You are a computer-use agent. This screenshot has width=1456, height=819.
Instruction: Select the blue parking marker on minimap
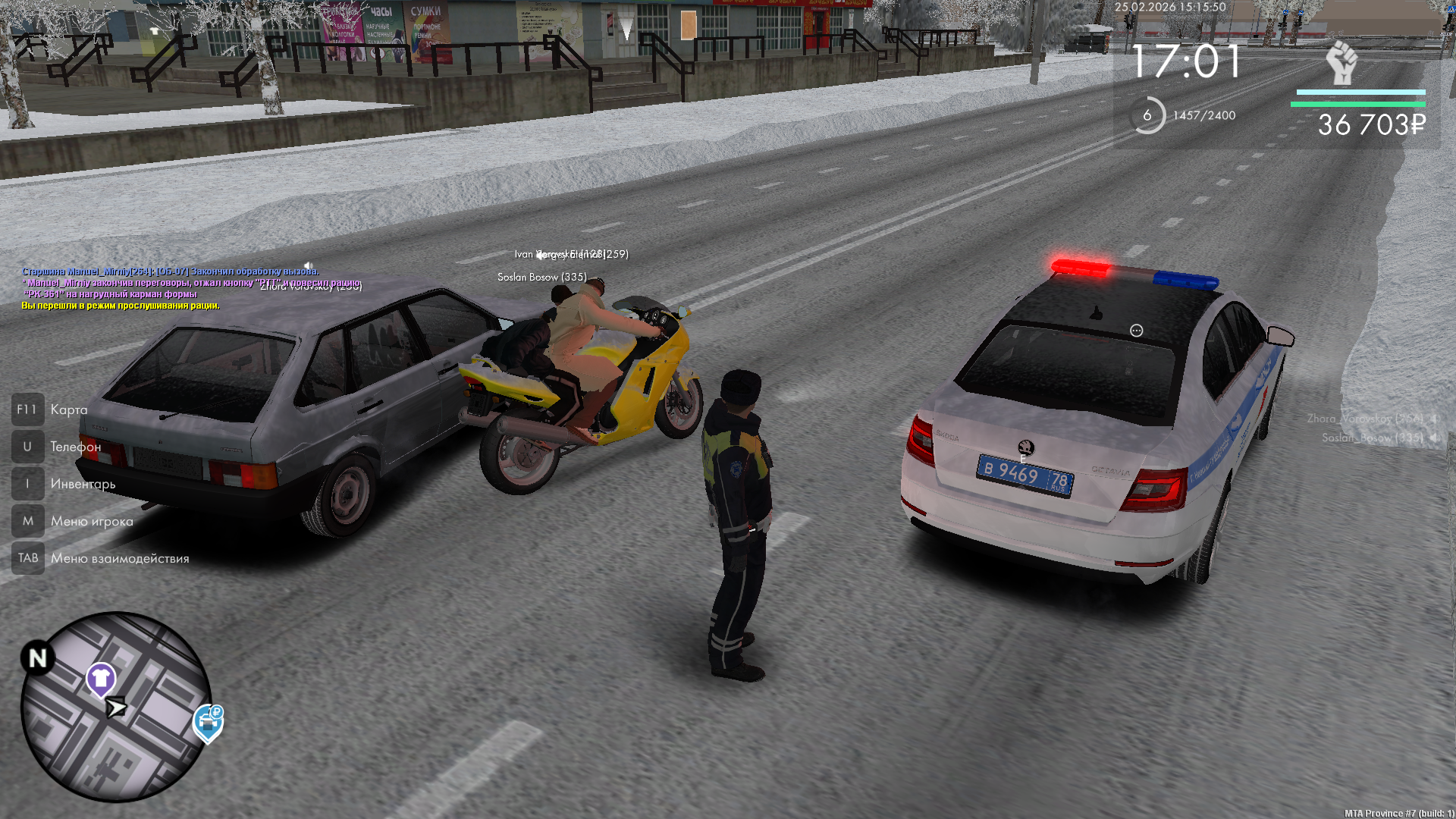pyautogui.click(x=208, y=722)
